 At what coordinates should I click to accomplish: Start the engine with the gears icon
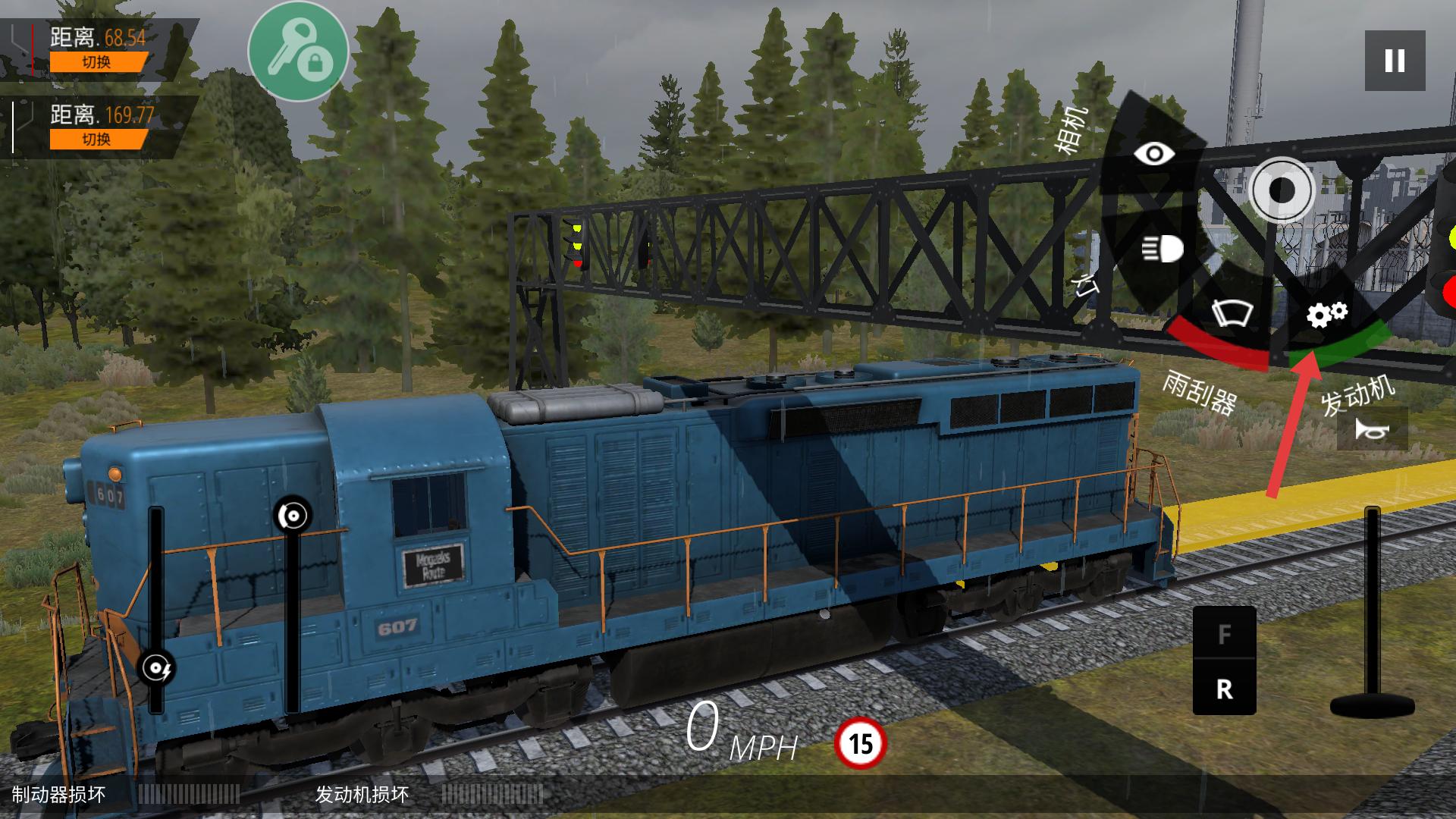point(1326,314)
